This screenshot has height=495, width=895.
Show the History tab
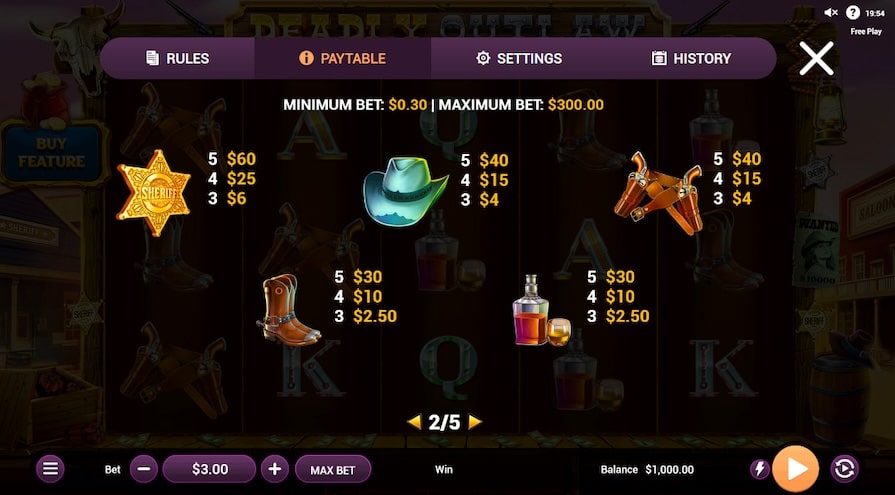click(691, 58)
